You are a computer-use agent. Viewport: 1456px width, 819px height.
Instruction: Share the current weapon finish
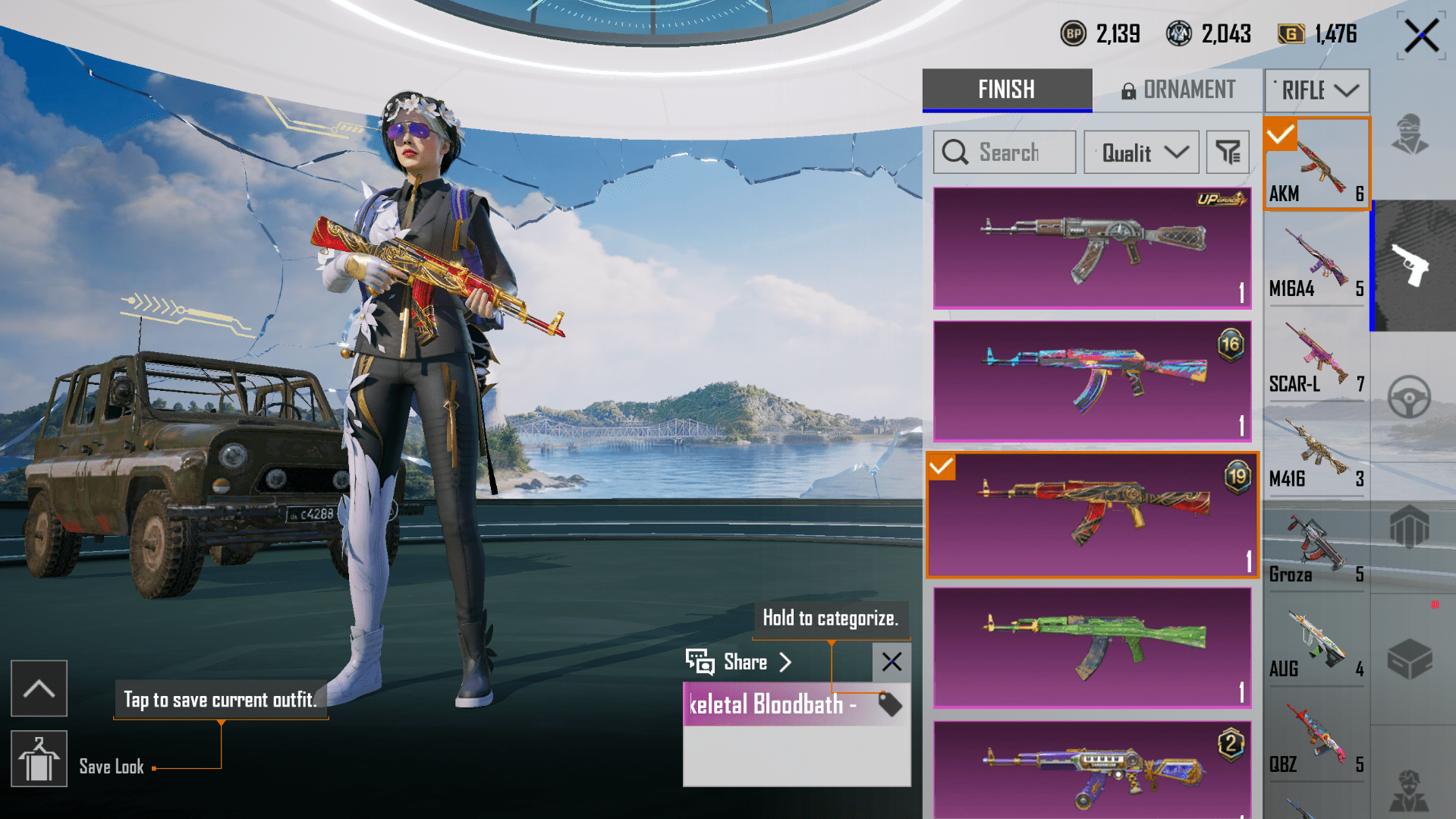point(740,663)
